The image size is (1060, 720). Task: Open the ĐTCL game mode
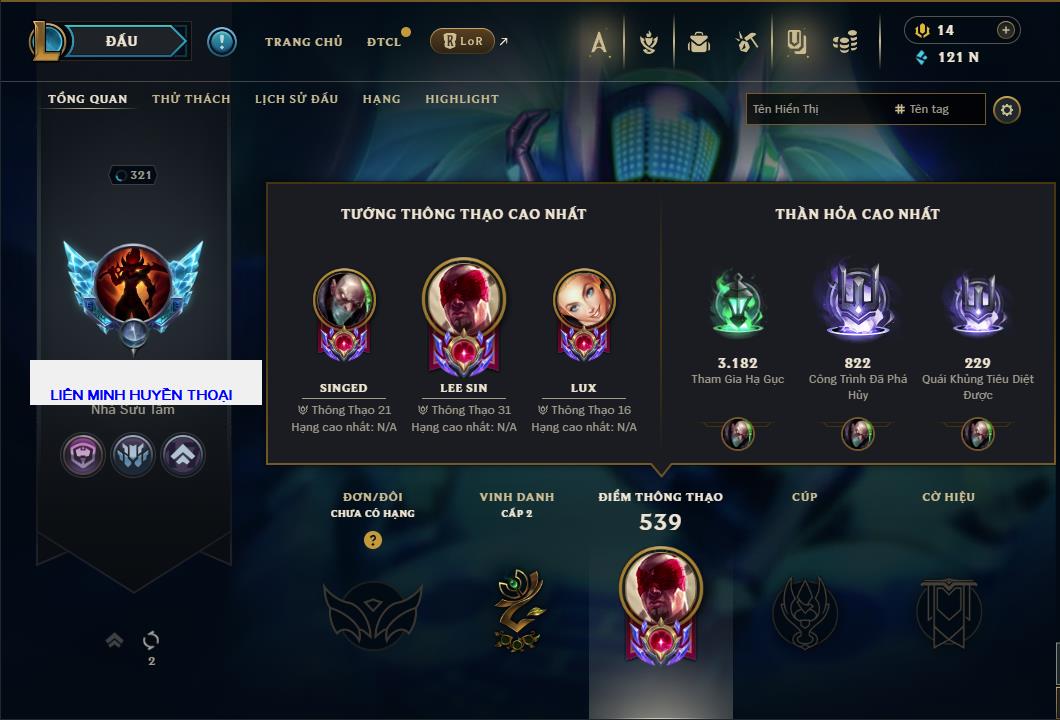[x=384, y=42]
